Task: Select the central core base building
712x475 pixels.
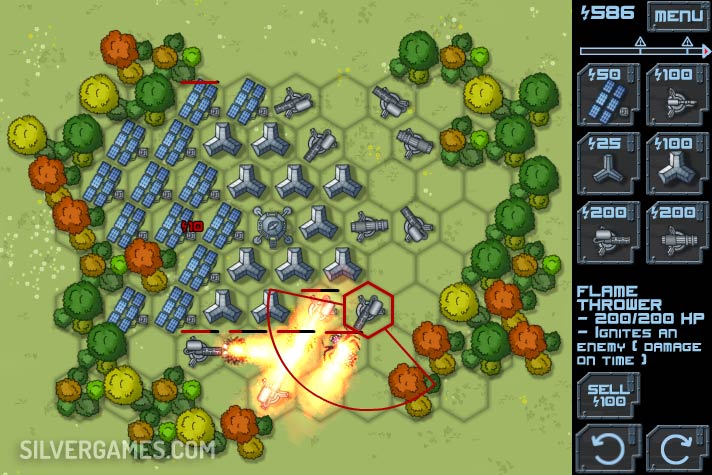Action: [269, 224]
